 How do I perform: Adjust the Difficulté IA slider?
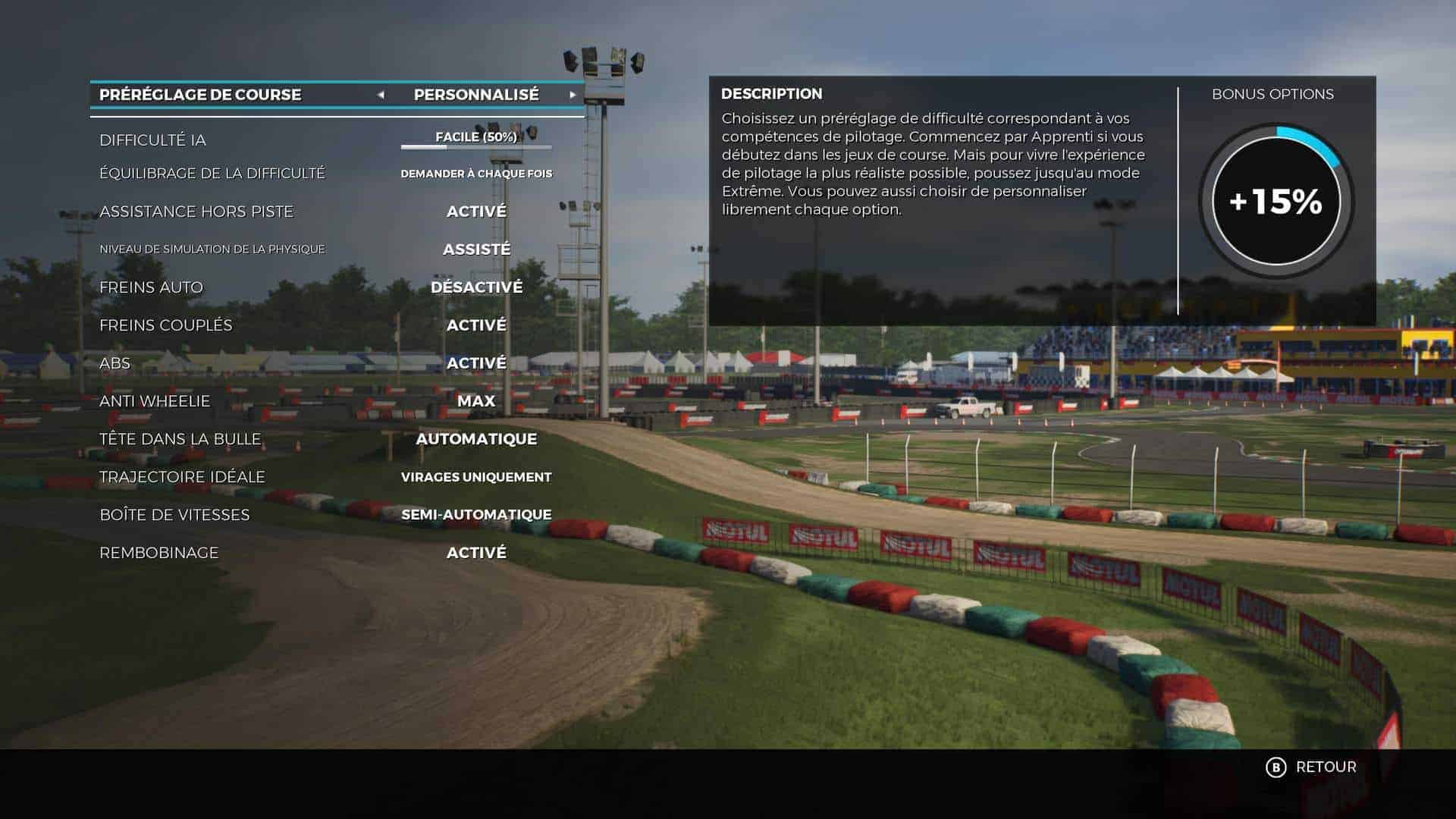coord(476,146)
